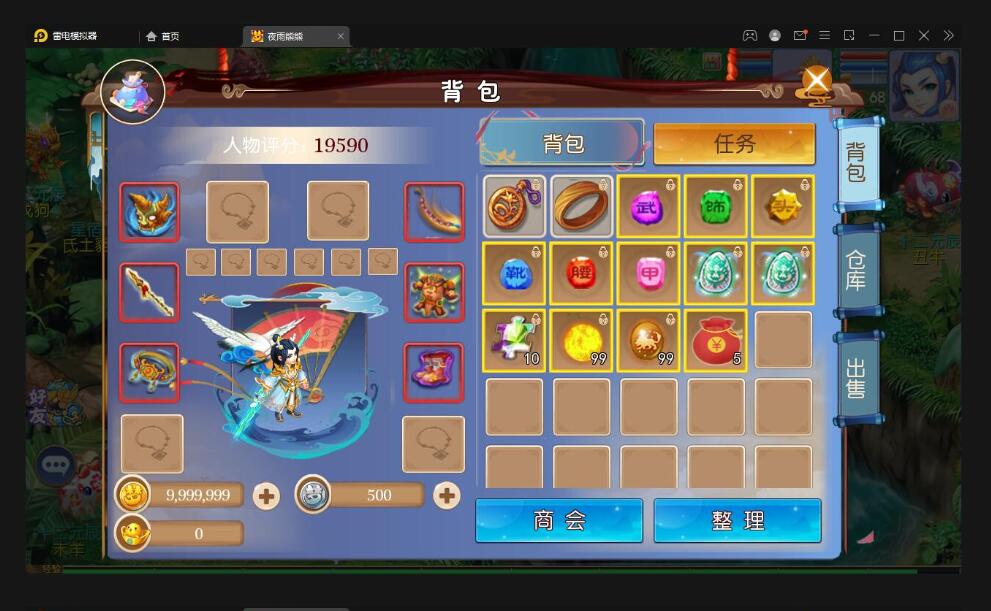This screenshot has width=991, height=611.
Task: Select the bronze medallion pendant item
Action: pyautogui.click(x=514, y=206)
